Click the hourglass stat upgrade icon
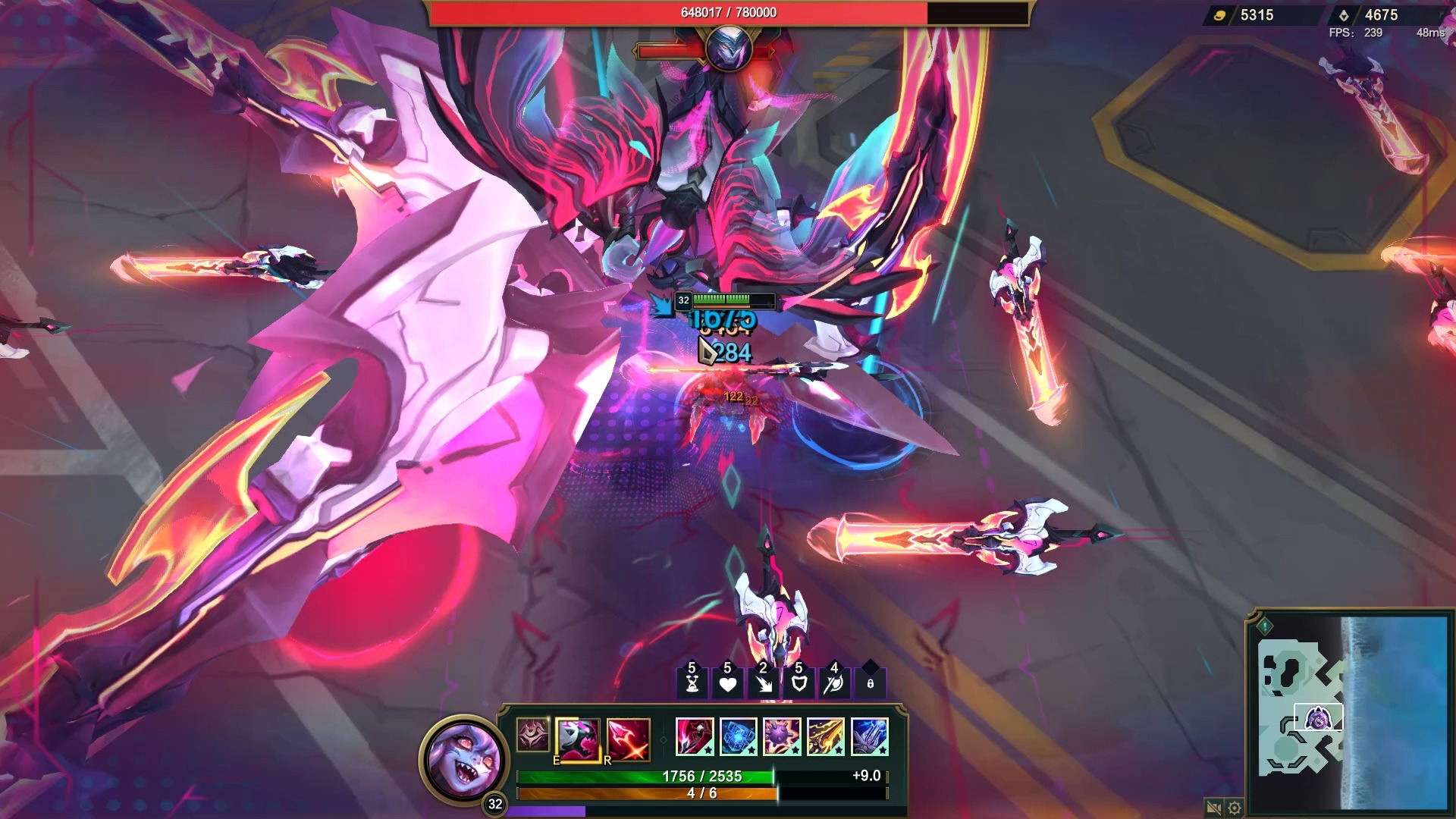Screen dimensions: 1456x819 [692, 683]
